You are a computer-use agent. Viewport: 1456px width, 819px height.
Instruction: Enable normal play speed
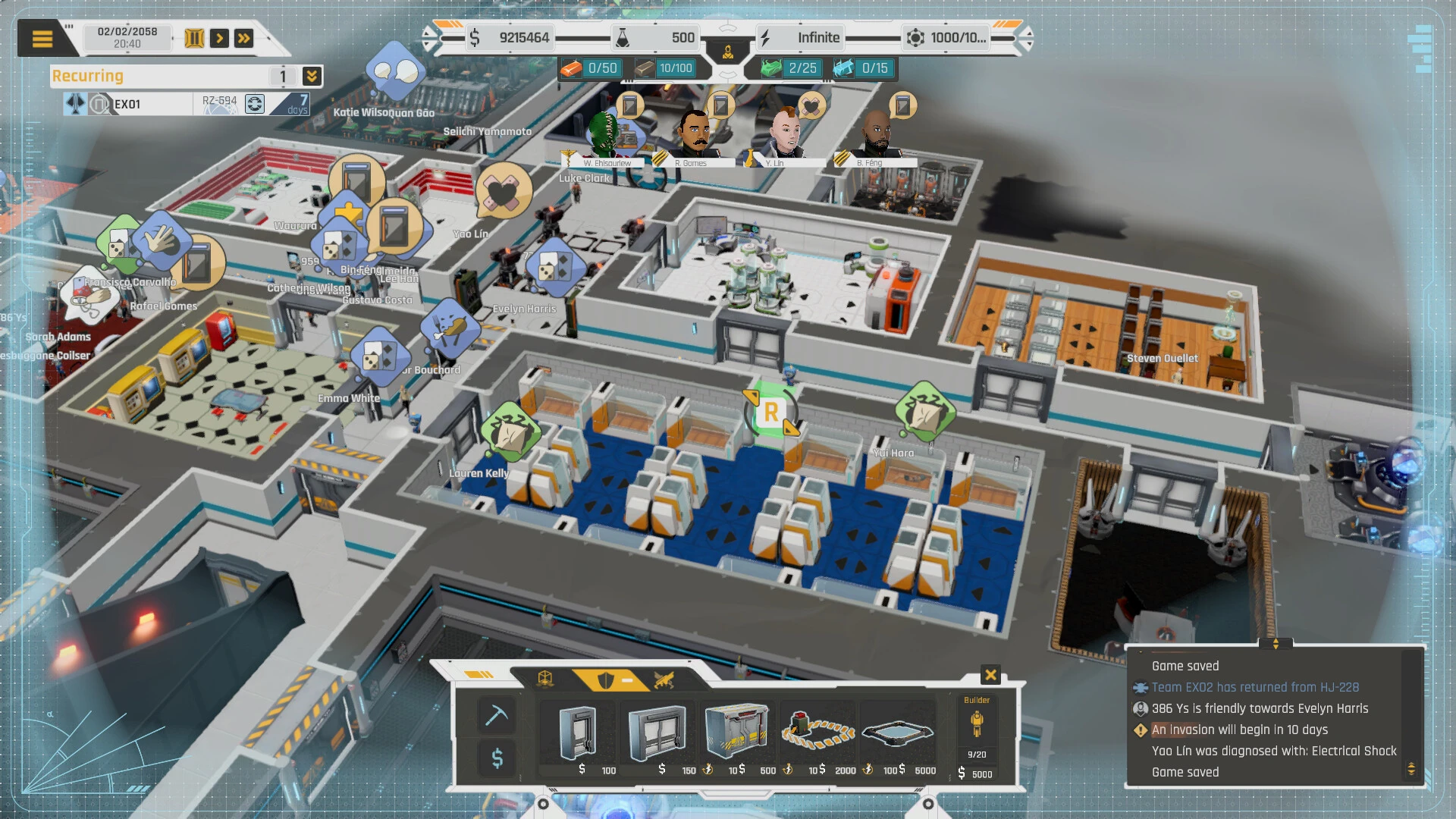(x=221, y=37)
